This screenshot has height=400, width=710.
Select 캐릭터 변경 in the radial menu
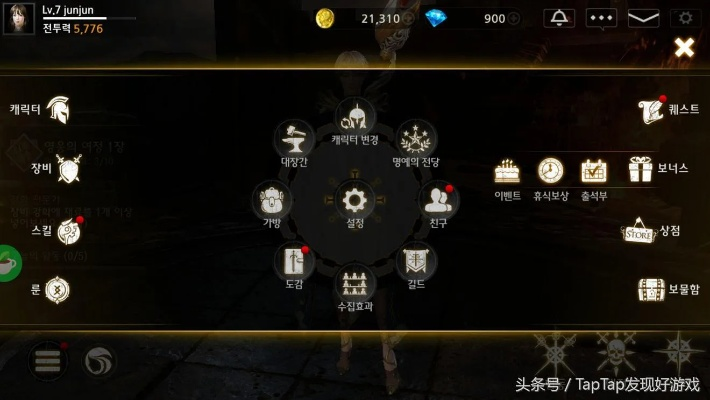pos(355,117)
